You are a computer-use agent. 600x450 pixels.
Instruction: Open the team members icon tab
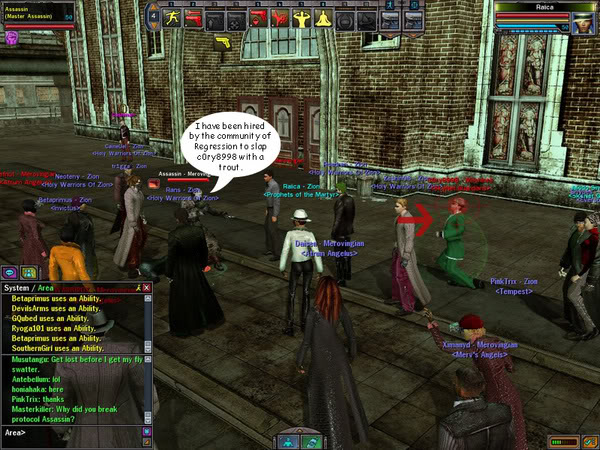pyautogui.click(x=28, y=272)
